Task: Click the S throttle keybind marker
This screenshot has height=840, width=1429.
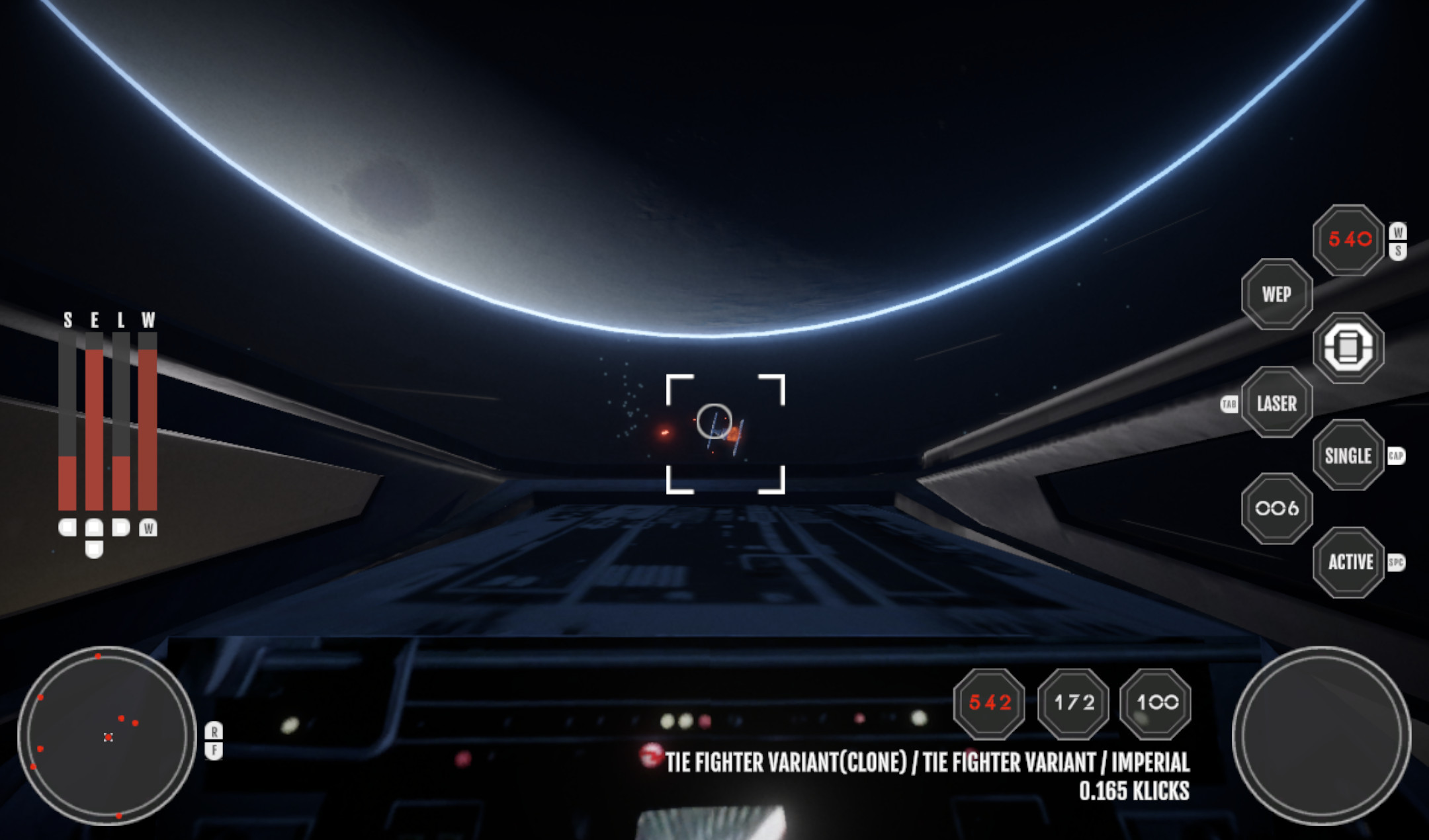Action: (x=1399, y=249)
